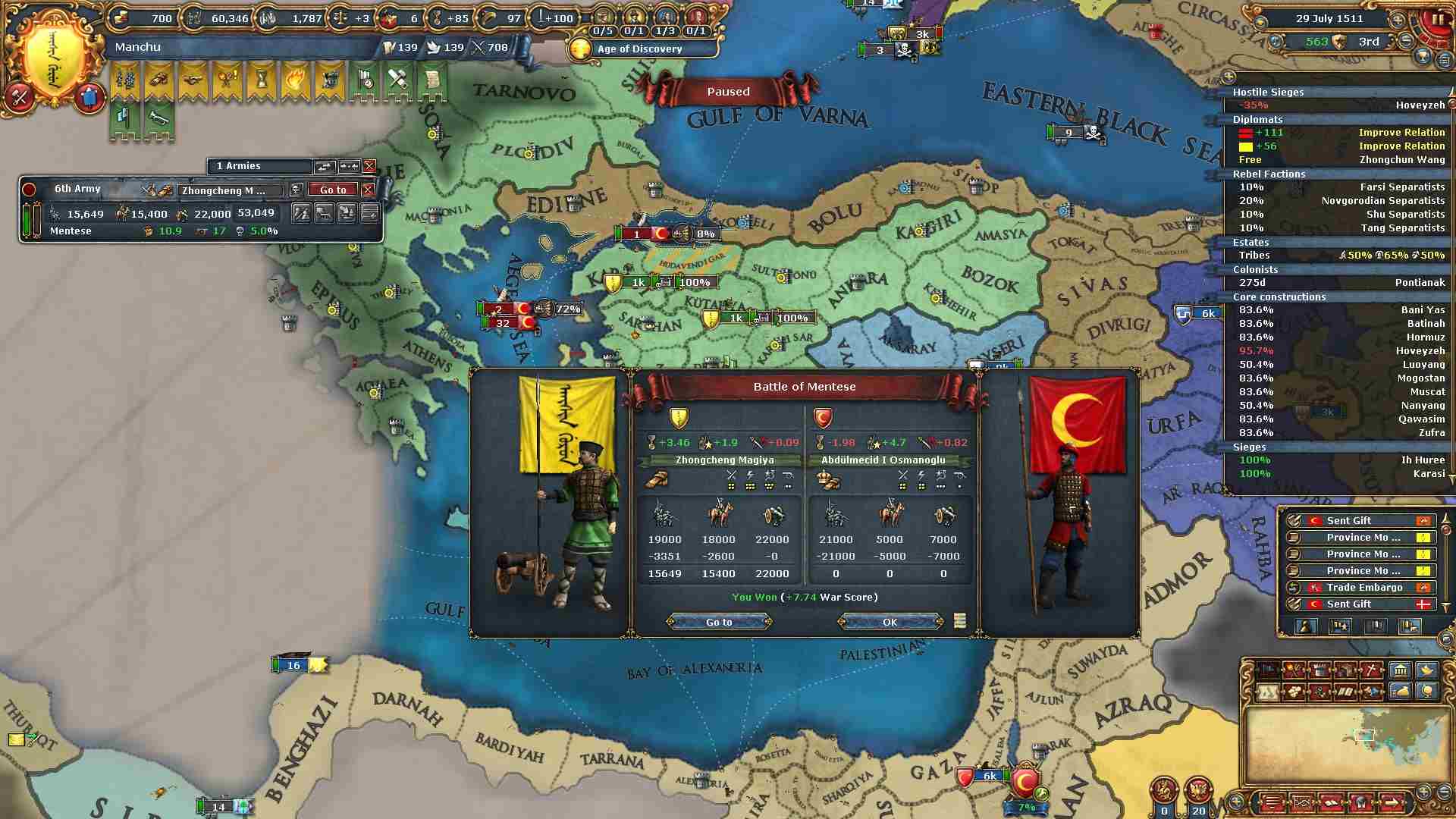Click Go to in the battle result dialog

[719, 622]
